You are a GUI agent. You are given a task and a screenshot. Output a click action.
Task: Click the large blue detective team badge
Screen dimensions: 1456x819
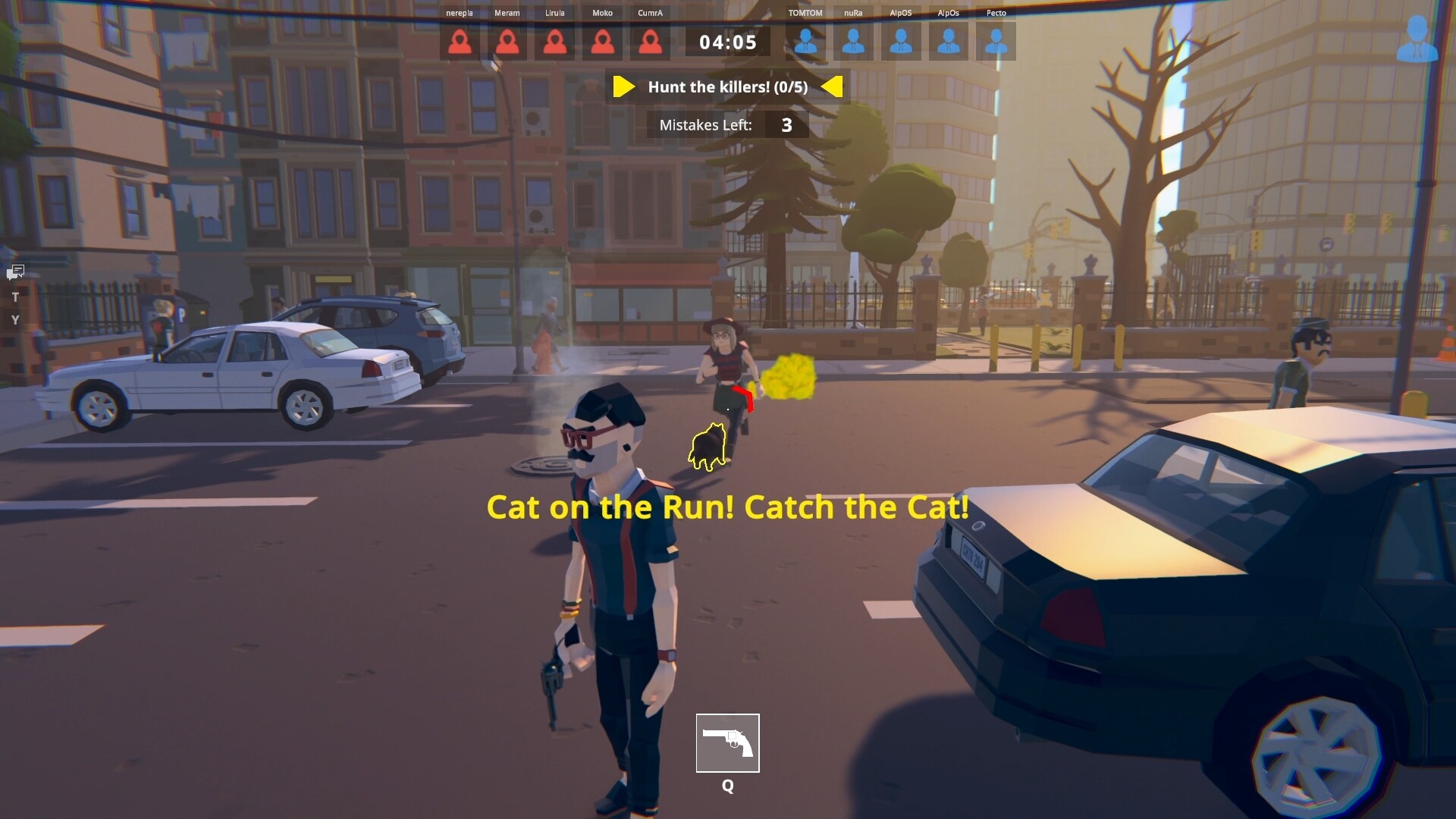[x=1417, y=39]
